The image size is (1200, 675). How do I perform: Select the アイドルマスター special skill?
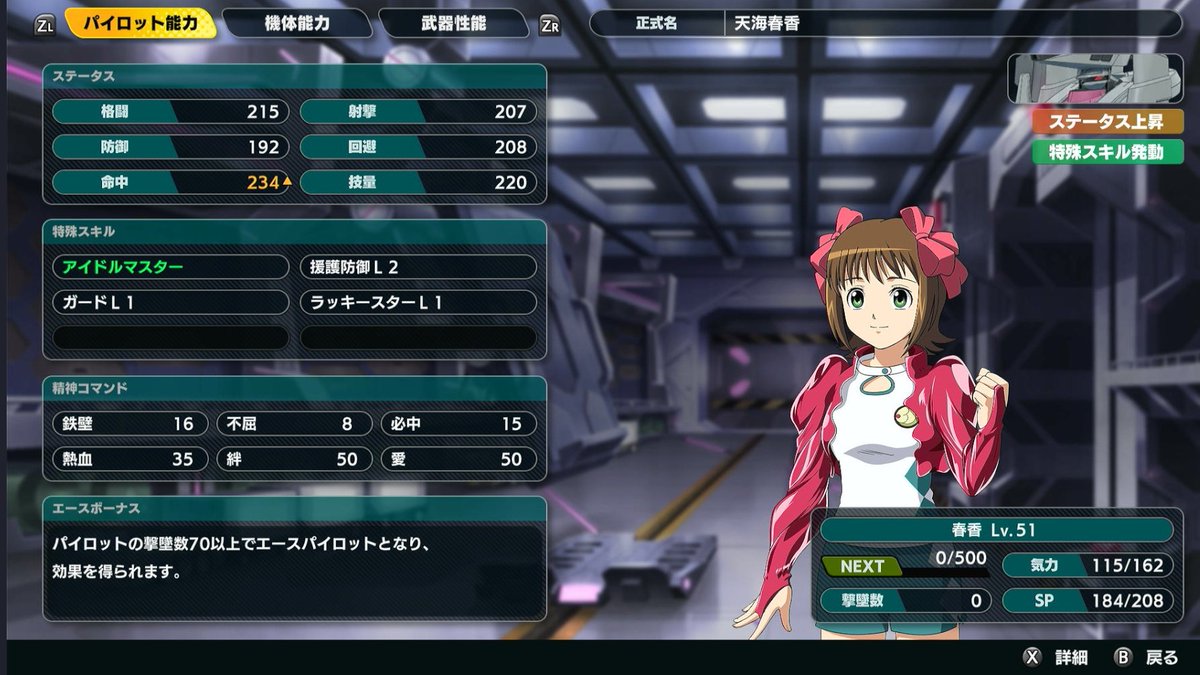pyautogui.click(x=170, y=267)
